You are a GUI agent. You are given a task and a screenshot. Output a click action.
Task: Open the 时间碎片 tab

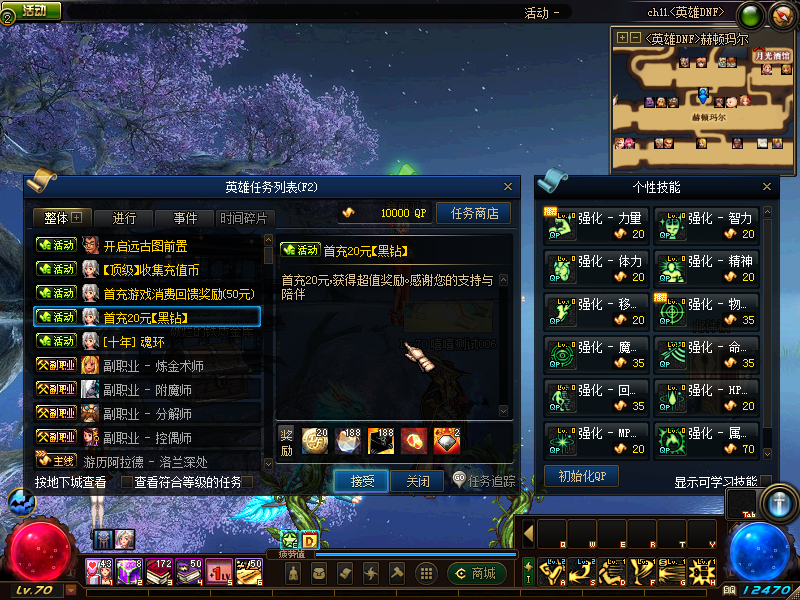243,218
